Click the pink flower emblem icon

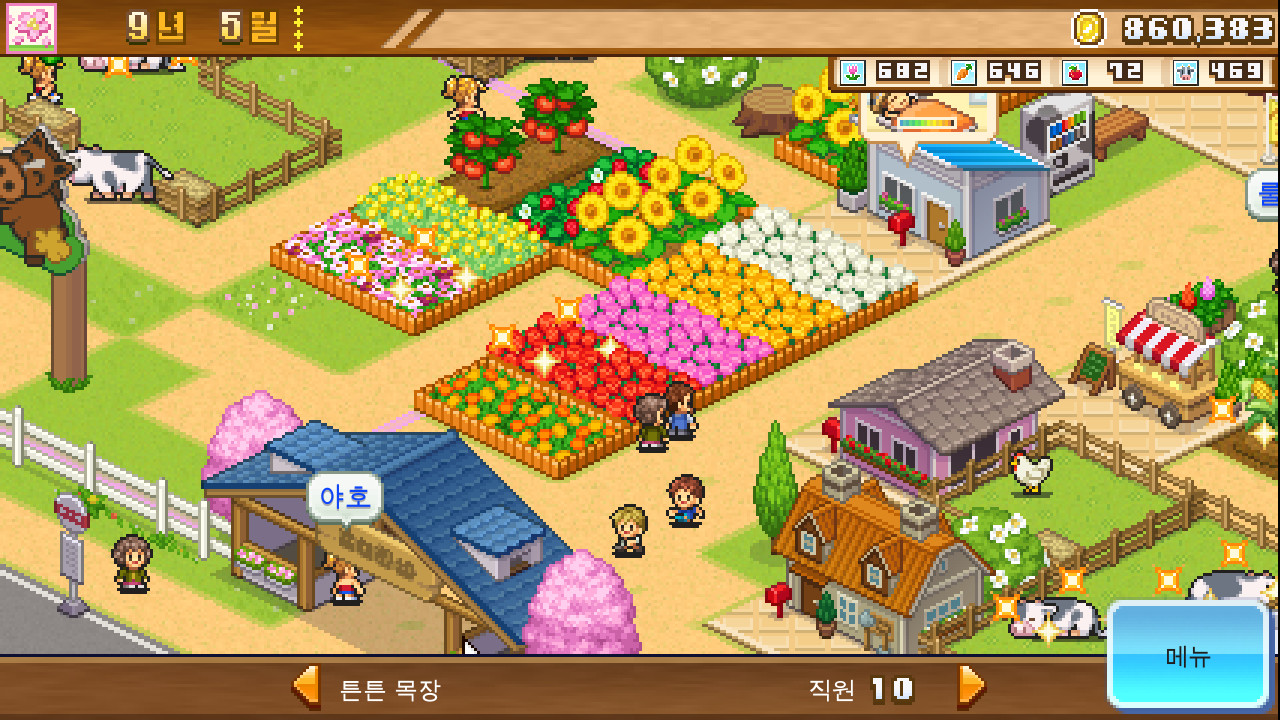point(31,28)
